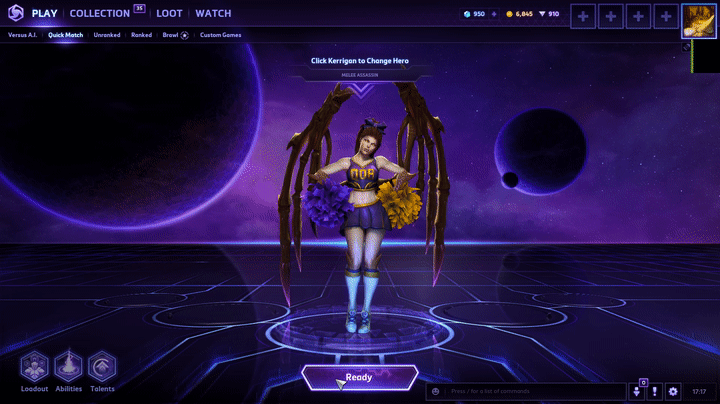Open the exclamation mark notifications icon
Viewport: 720px width, 404px height.
click(x=655, y=391)
